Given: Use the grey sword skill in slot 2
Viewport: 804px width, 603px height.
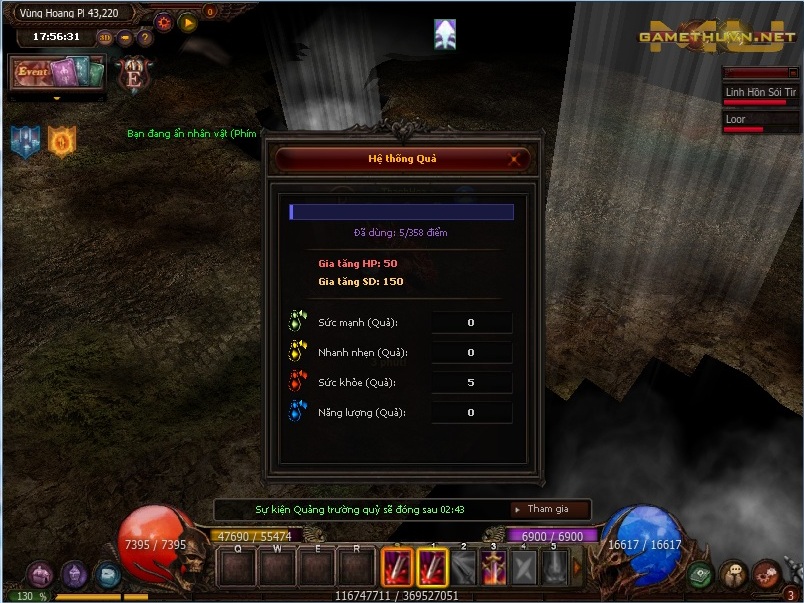Looking at the screenshot, I should [463, 568].
